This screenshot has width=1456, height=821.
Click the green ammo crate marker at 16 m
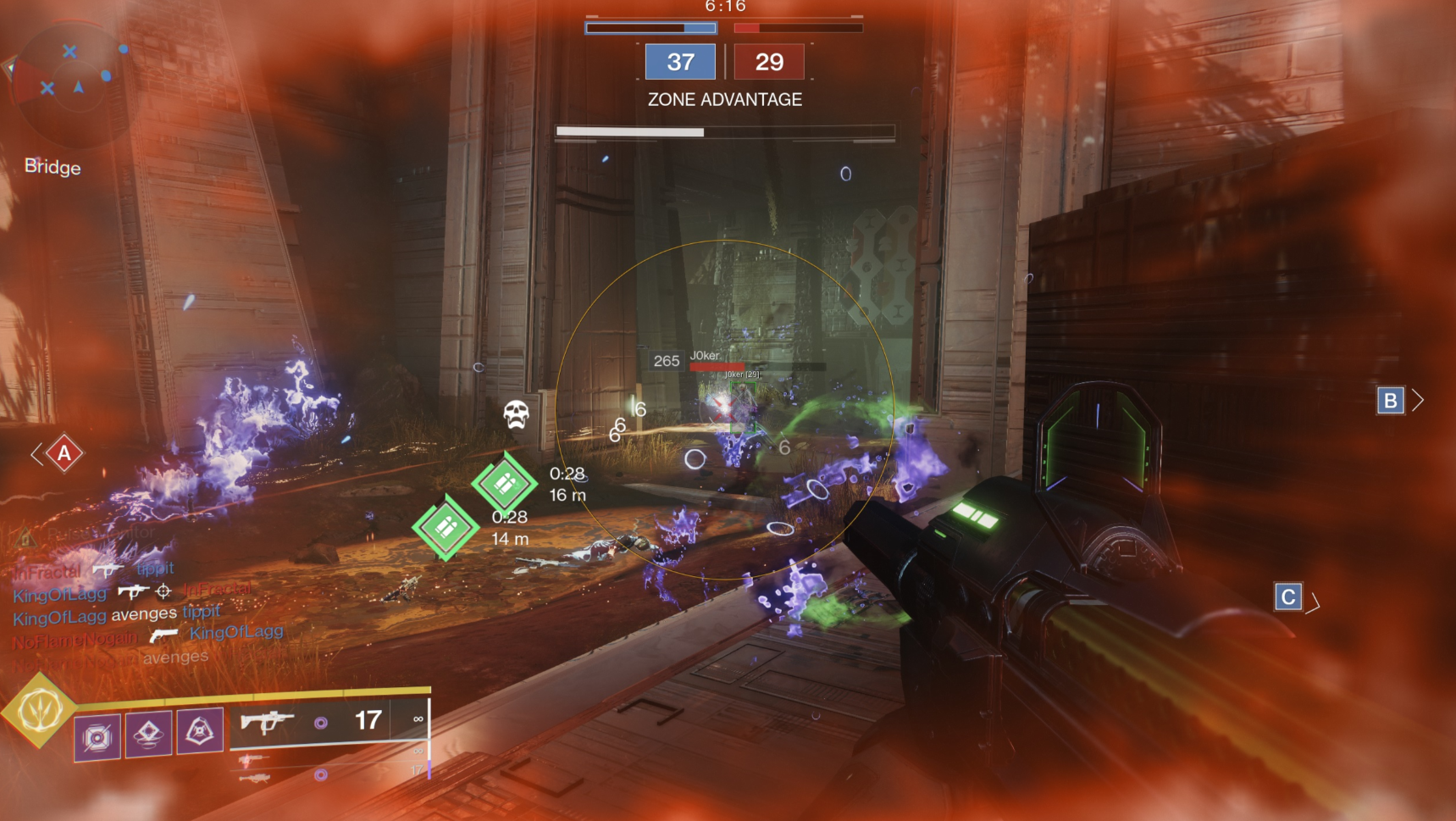[505, 483]
